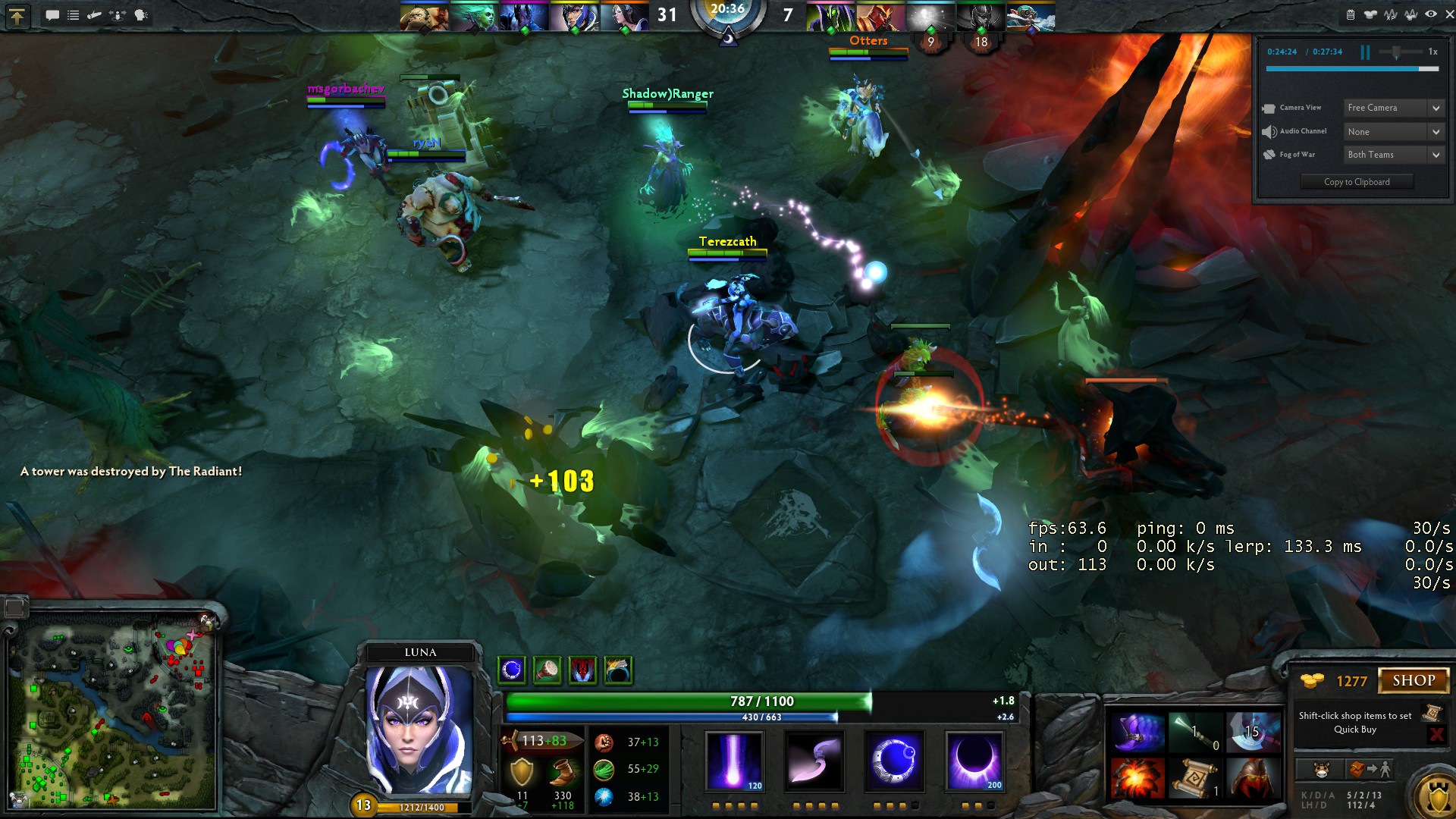The height and width of the screenshot is (819, 1456).
Task: Click the courier donkey button
Action: click(x=1321, y=770)
